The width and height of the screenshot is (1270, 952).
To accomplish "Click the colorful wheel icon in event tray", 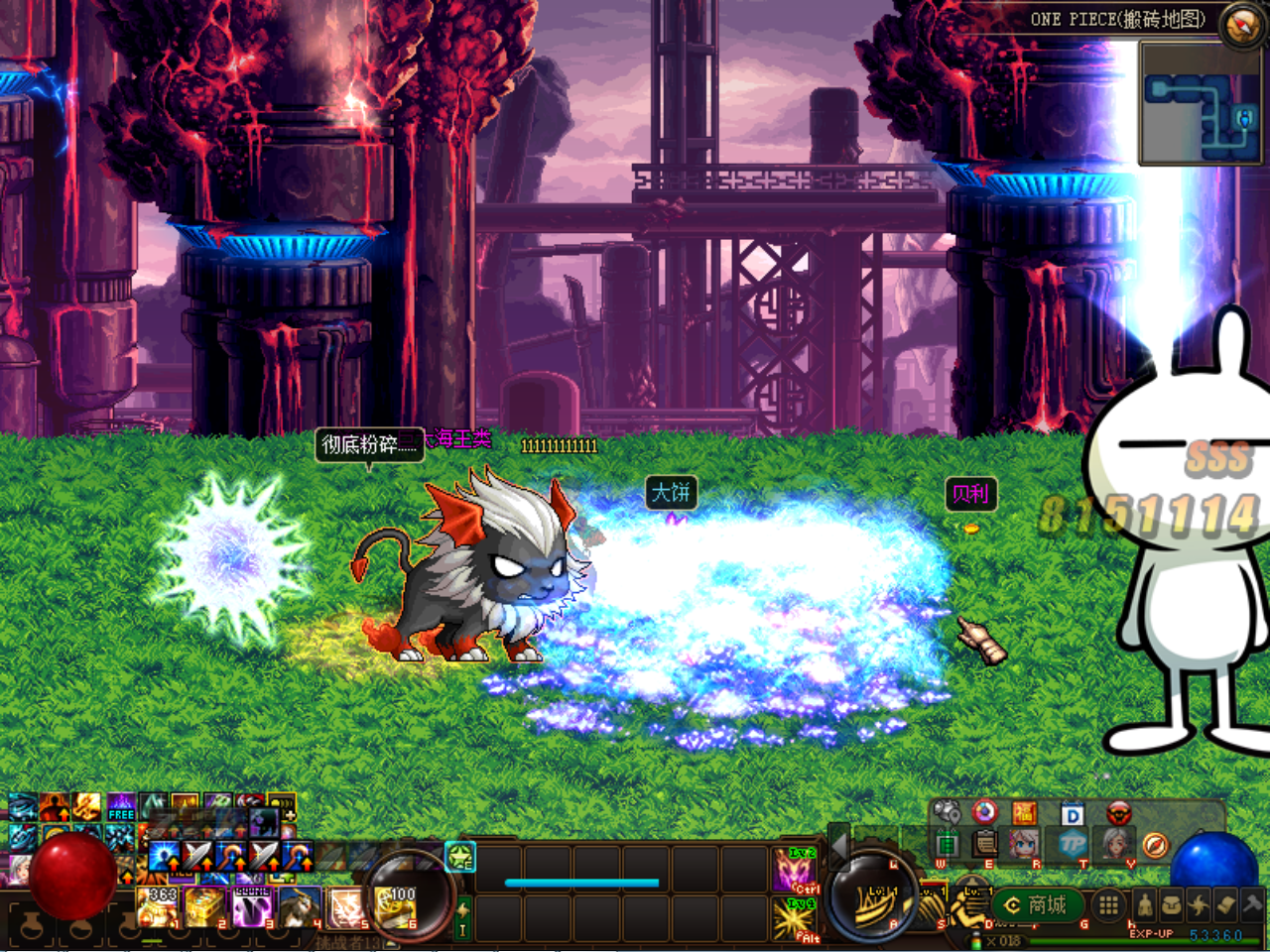I will tap(985, 813).
